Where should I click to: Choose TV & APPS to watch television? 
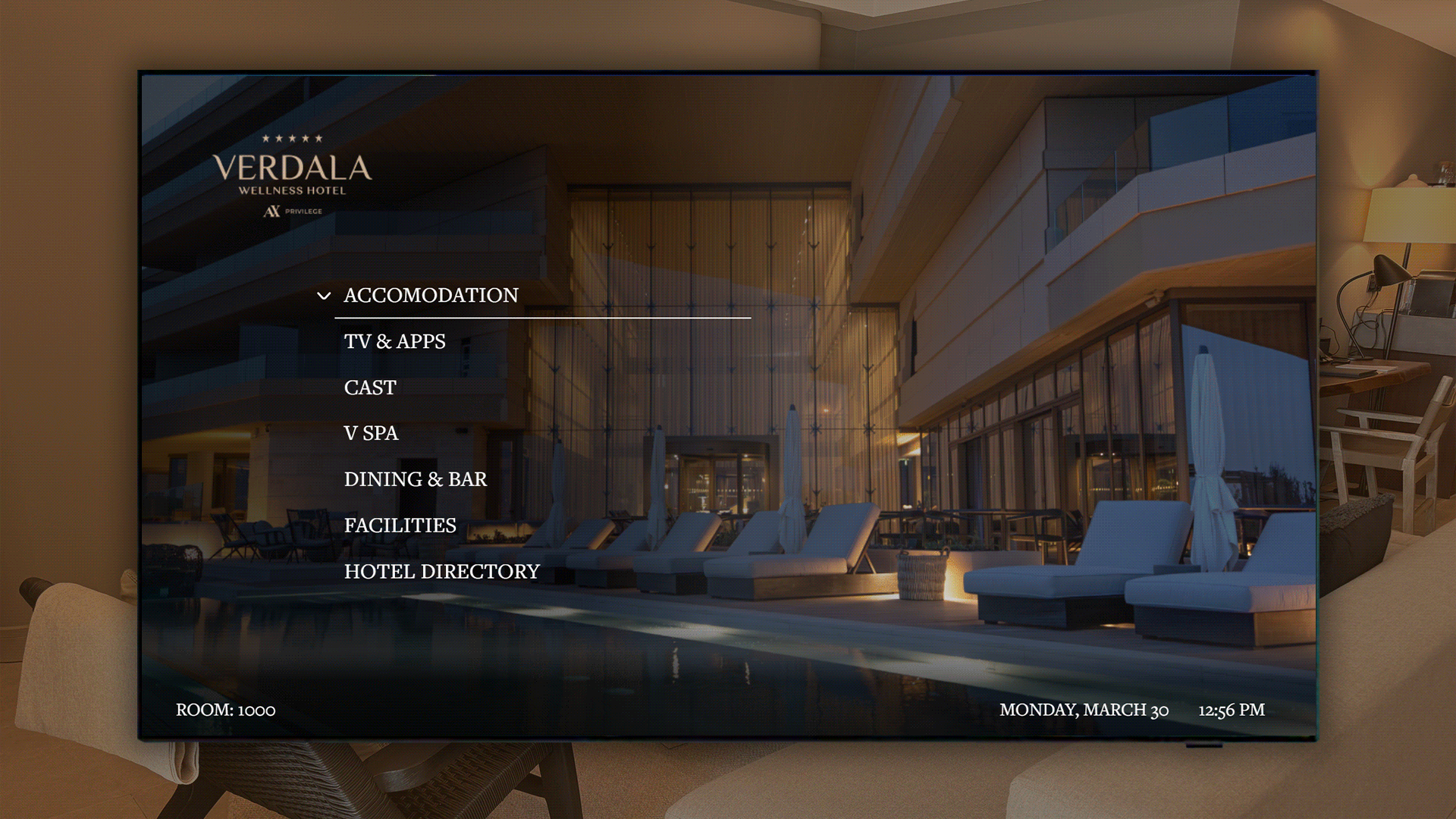coord(394,341)
